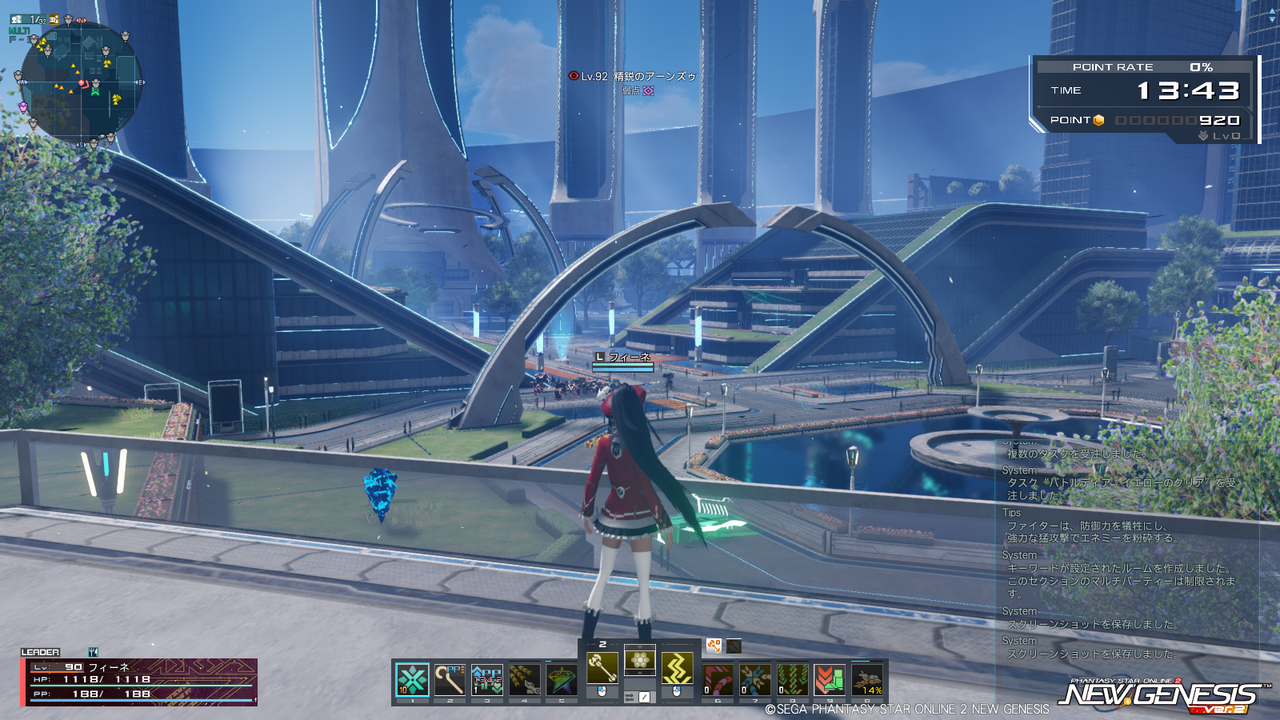Use the red arrows green boot skill
Screen dimensions: 1280x720
[x=829, y=680]
